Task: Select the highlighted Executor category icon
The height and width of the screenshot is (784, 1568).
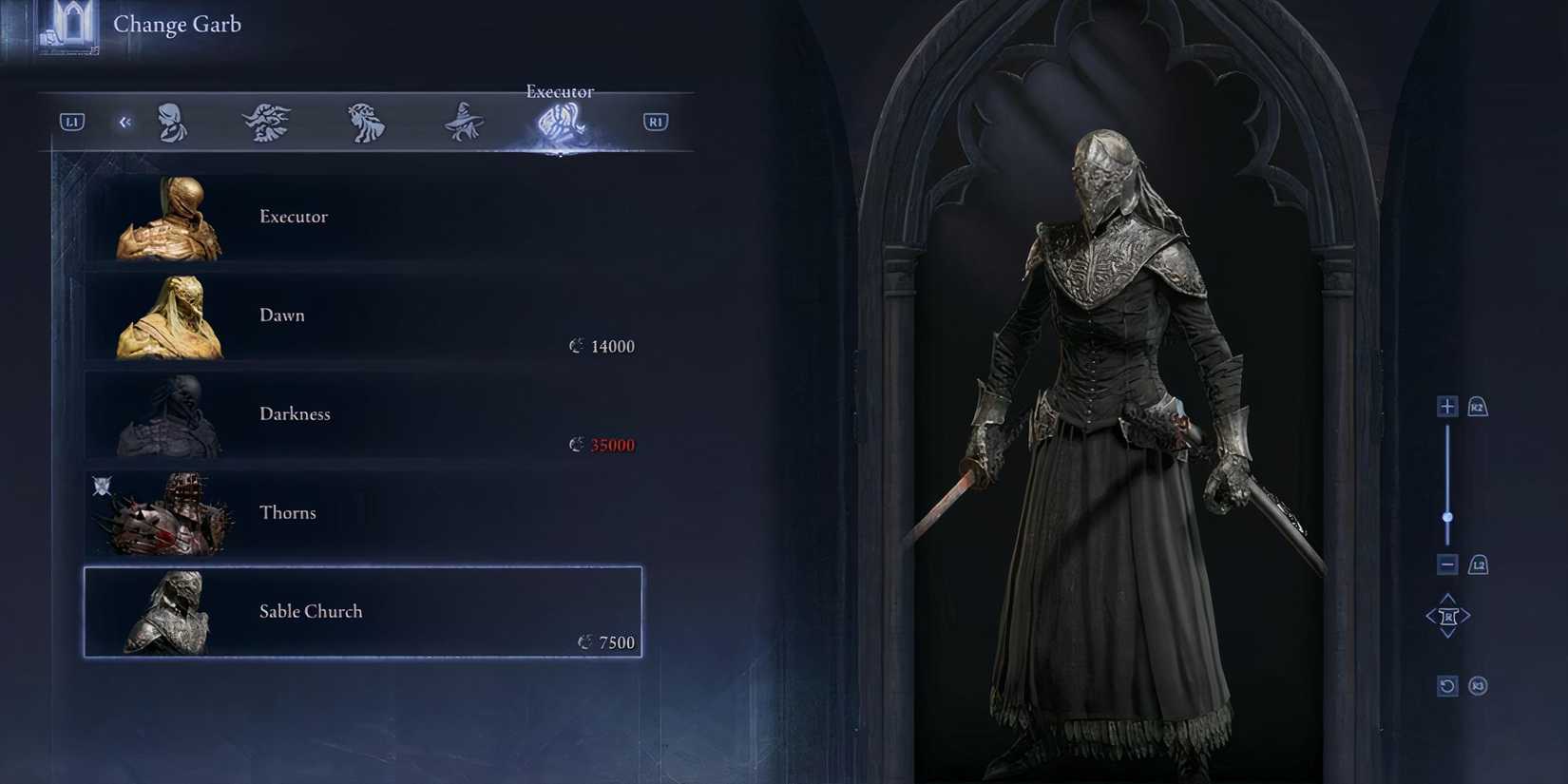Action: coord(559,124)
